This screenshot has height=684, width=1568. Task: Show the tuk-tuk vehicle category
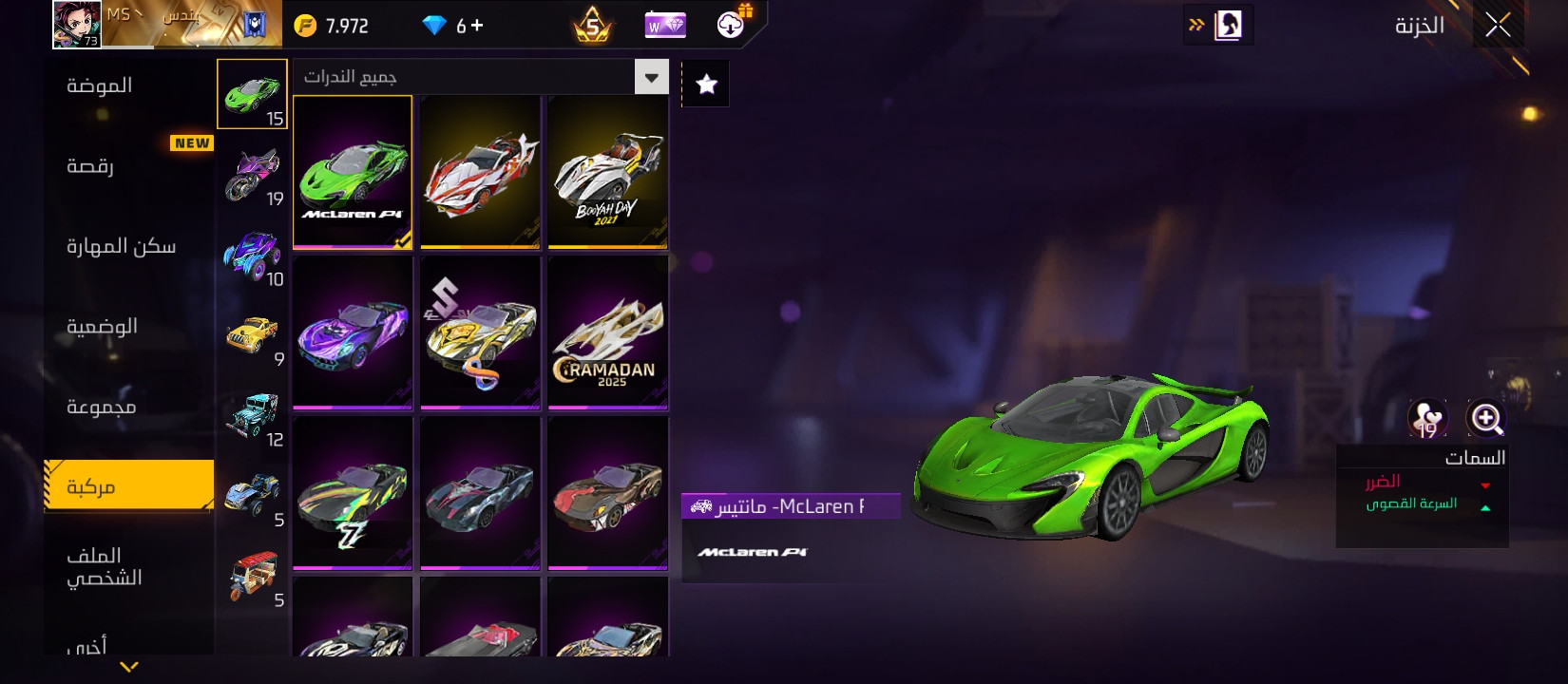click(x=253, y=577)
